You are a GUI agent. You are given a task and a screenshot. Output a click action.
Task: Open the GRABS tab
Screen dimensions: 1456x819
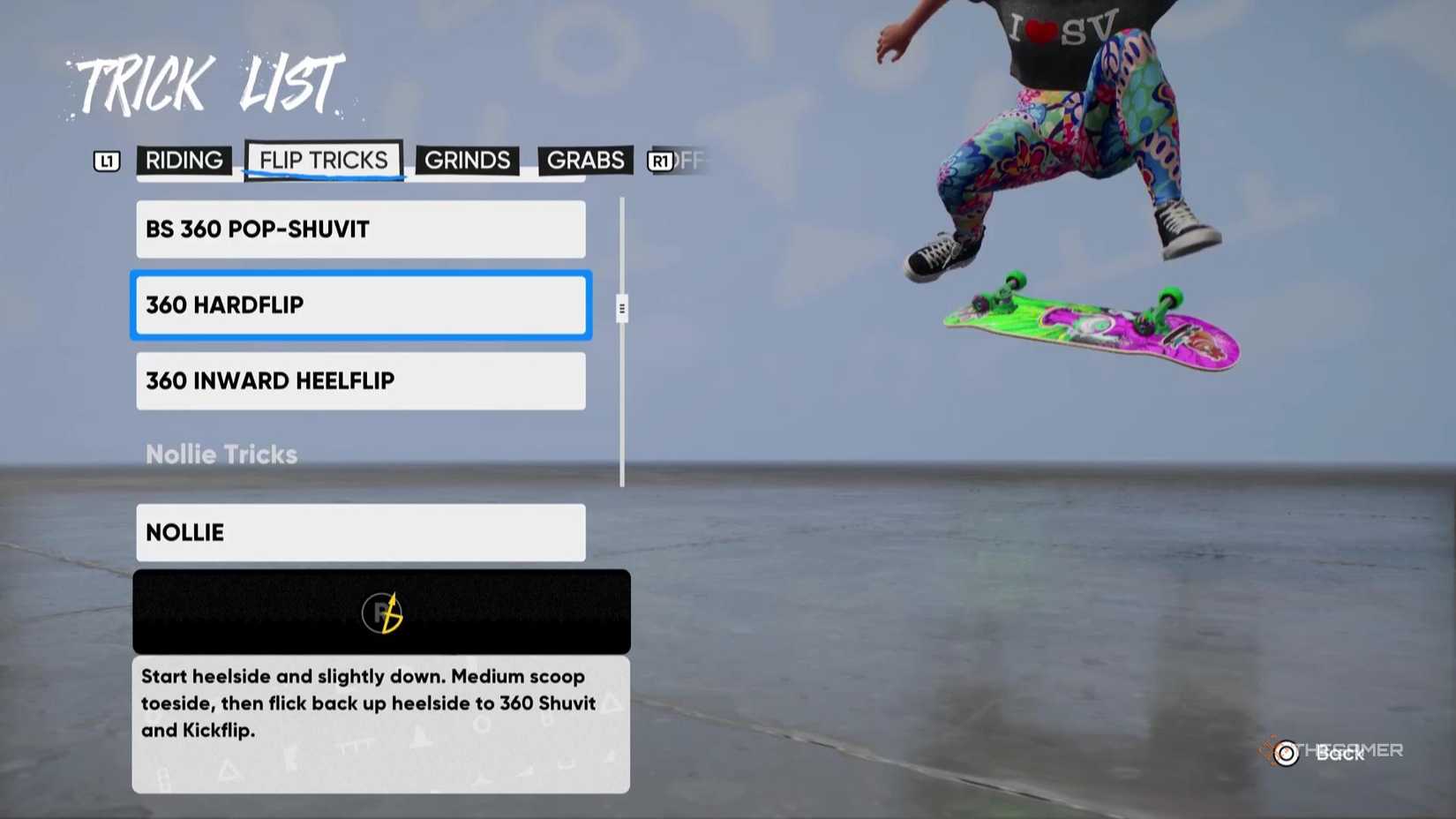585,160
